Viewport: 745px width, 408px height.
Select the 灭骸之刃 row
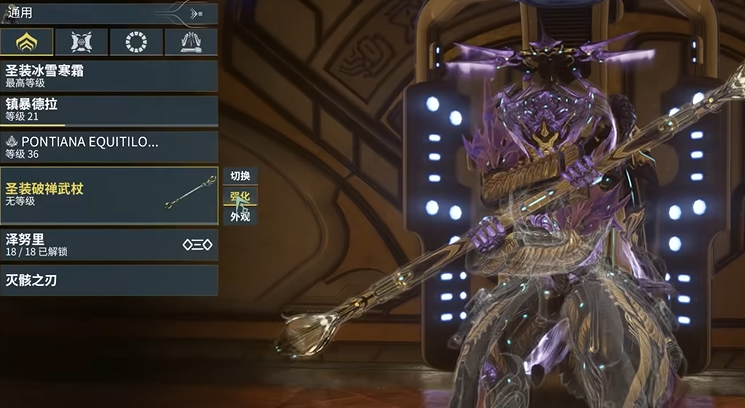click(x=108, y=280)
